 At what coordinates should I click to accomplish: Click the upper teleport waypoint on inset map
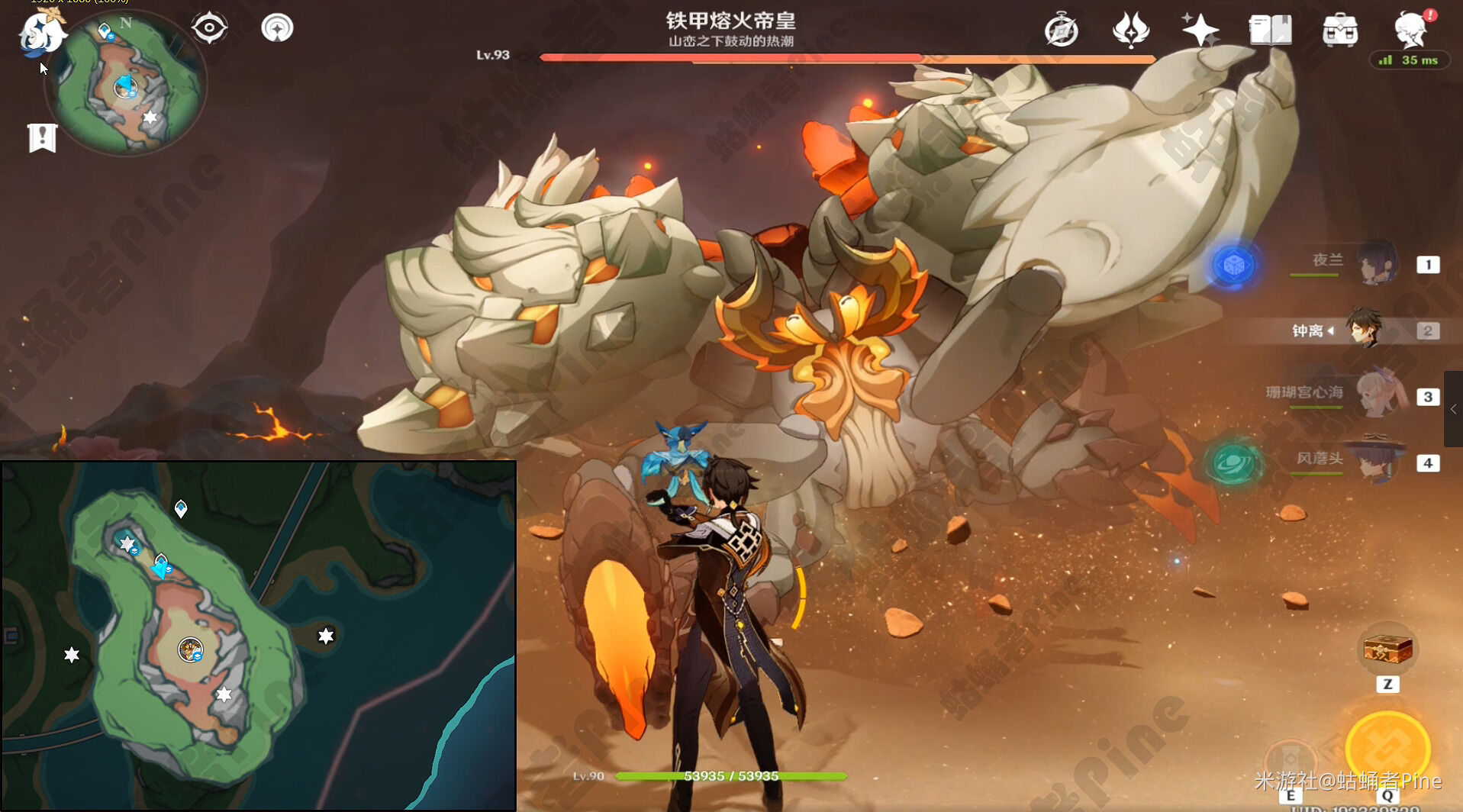181,508
